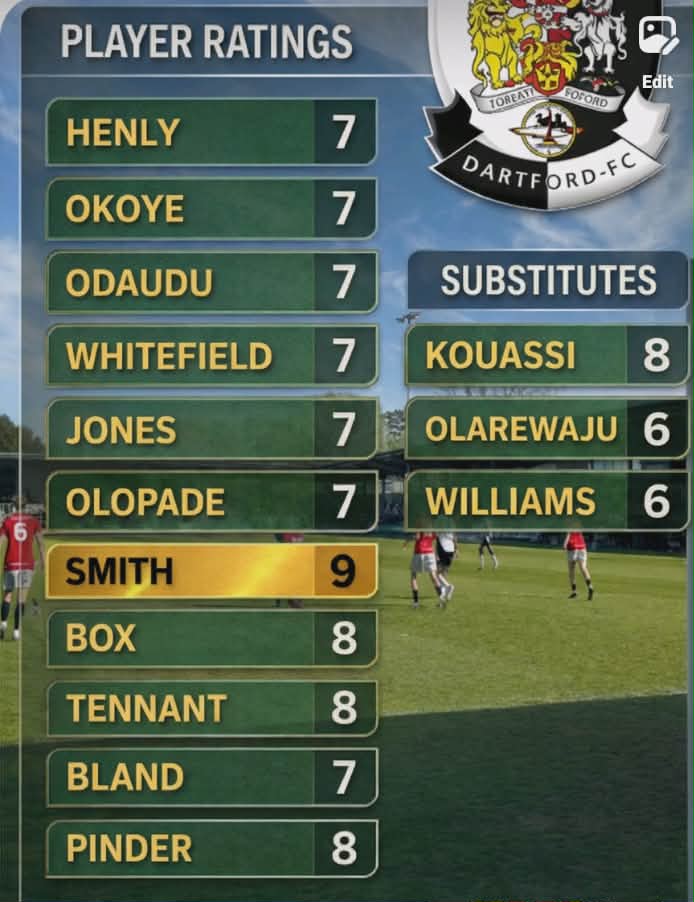Select the Henly player rating row

(211, 132)
